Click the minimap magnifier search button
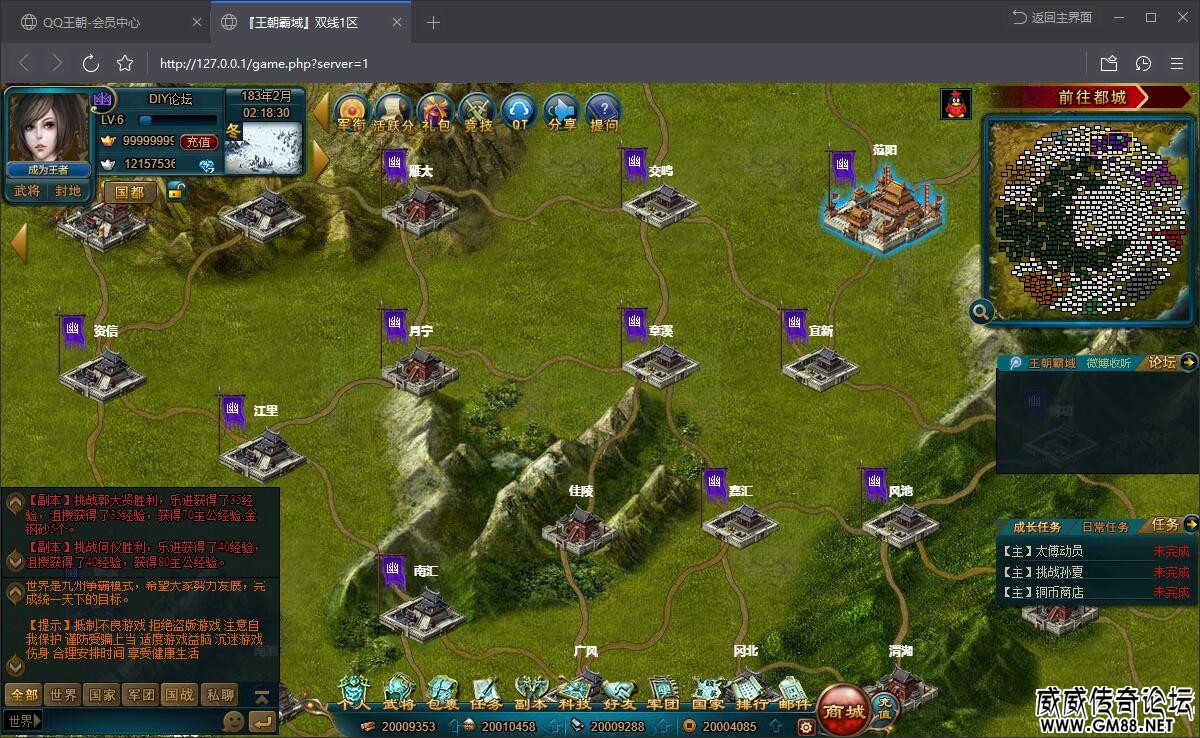The image size is (1200, 738). (x=981, y=312)
